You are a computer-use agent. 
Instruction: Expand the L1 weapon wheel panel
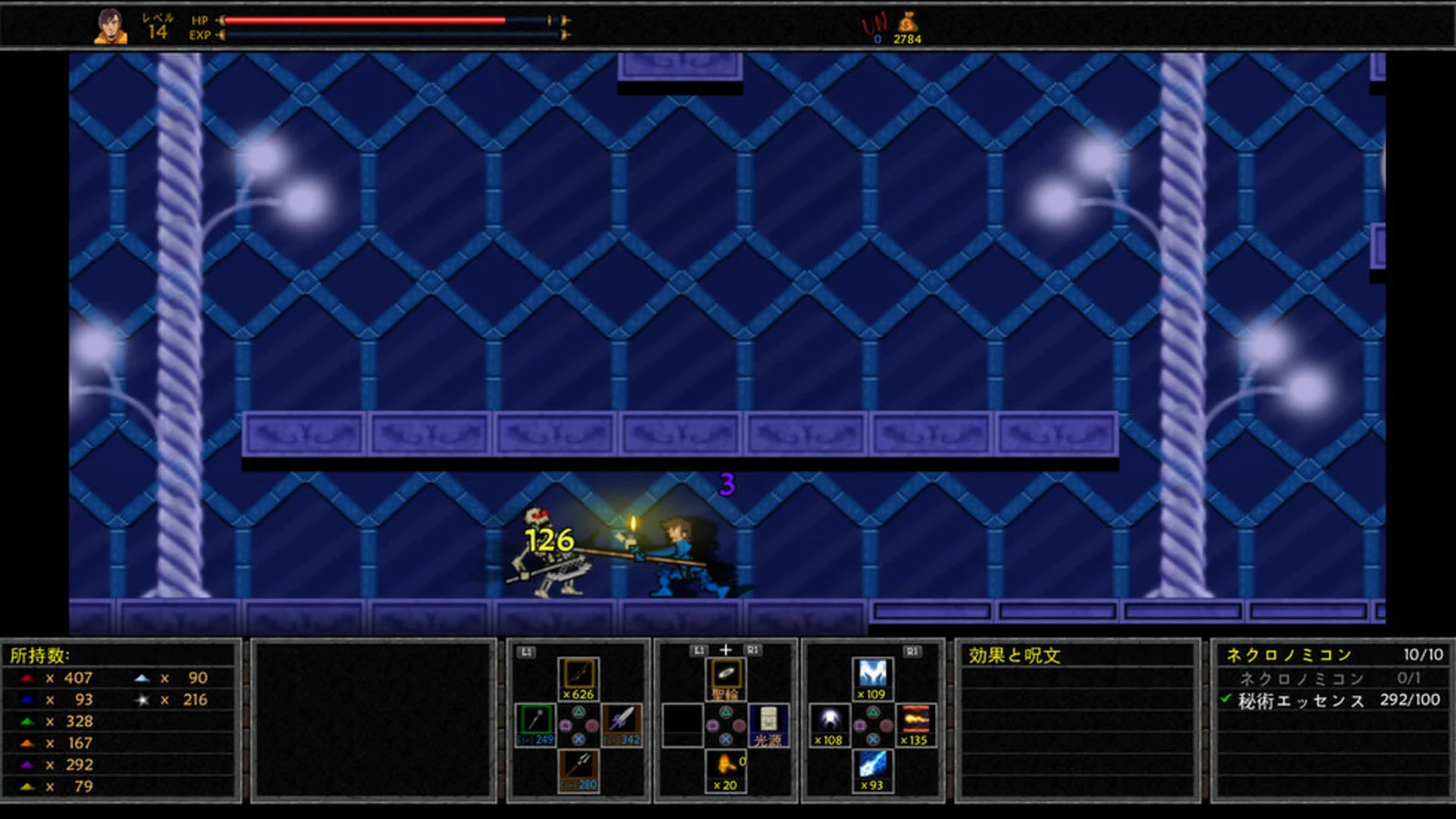(x=525, y=651)
